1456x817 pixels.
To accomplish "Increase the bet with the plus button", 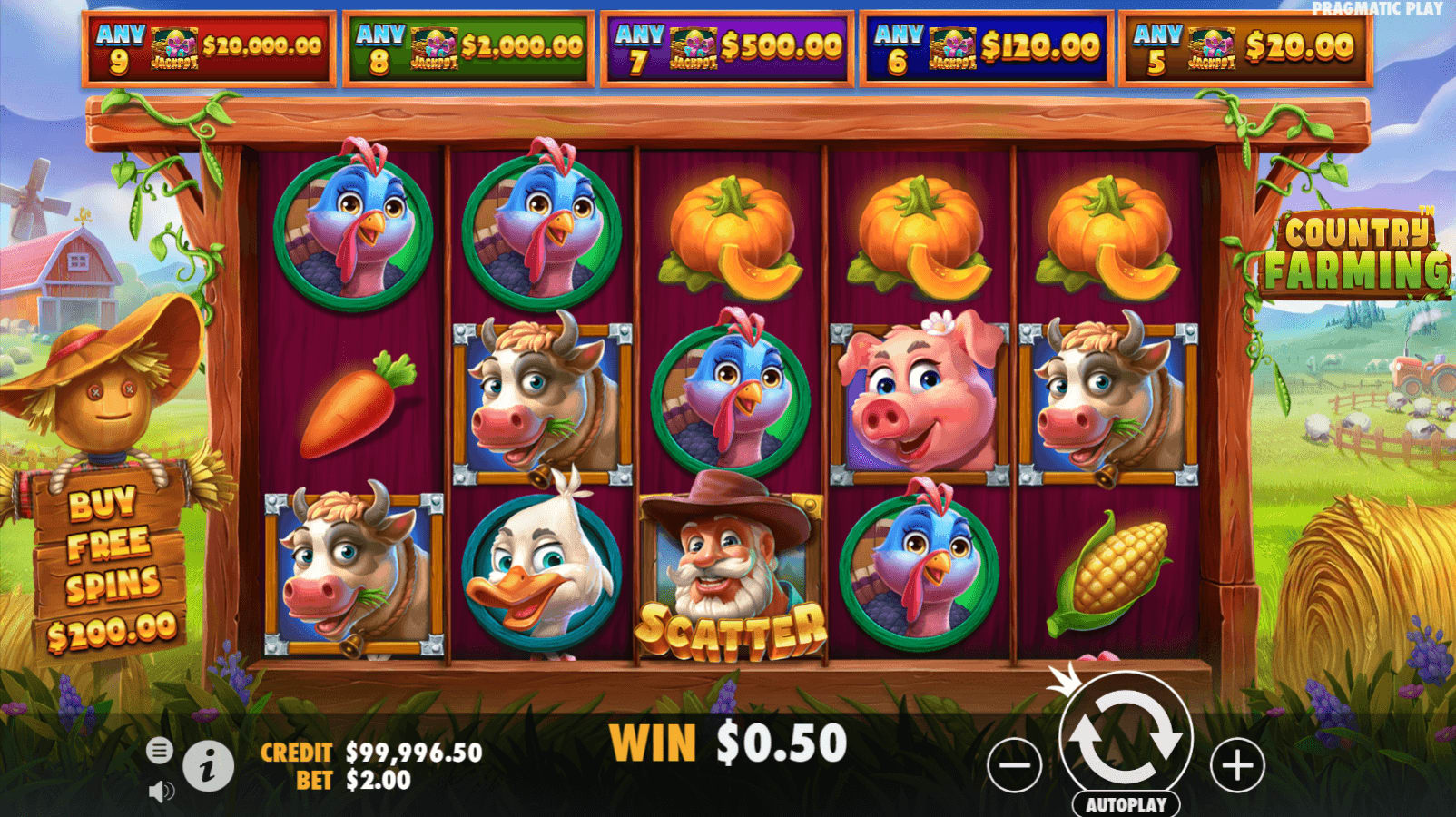I will (1237, 765).
